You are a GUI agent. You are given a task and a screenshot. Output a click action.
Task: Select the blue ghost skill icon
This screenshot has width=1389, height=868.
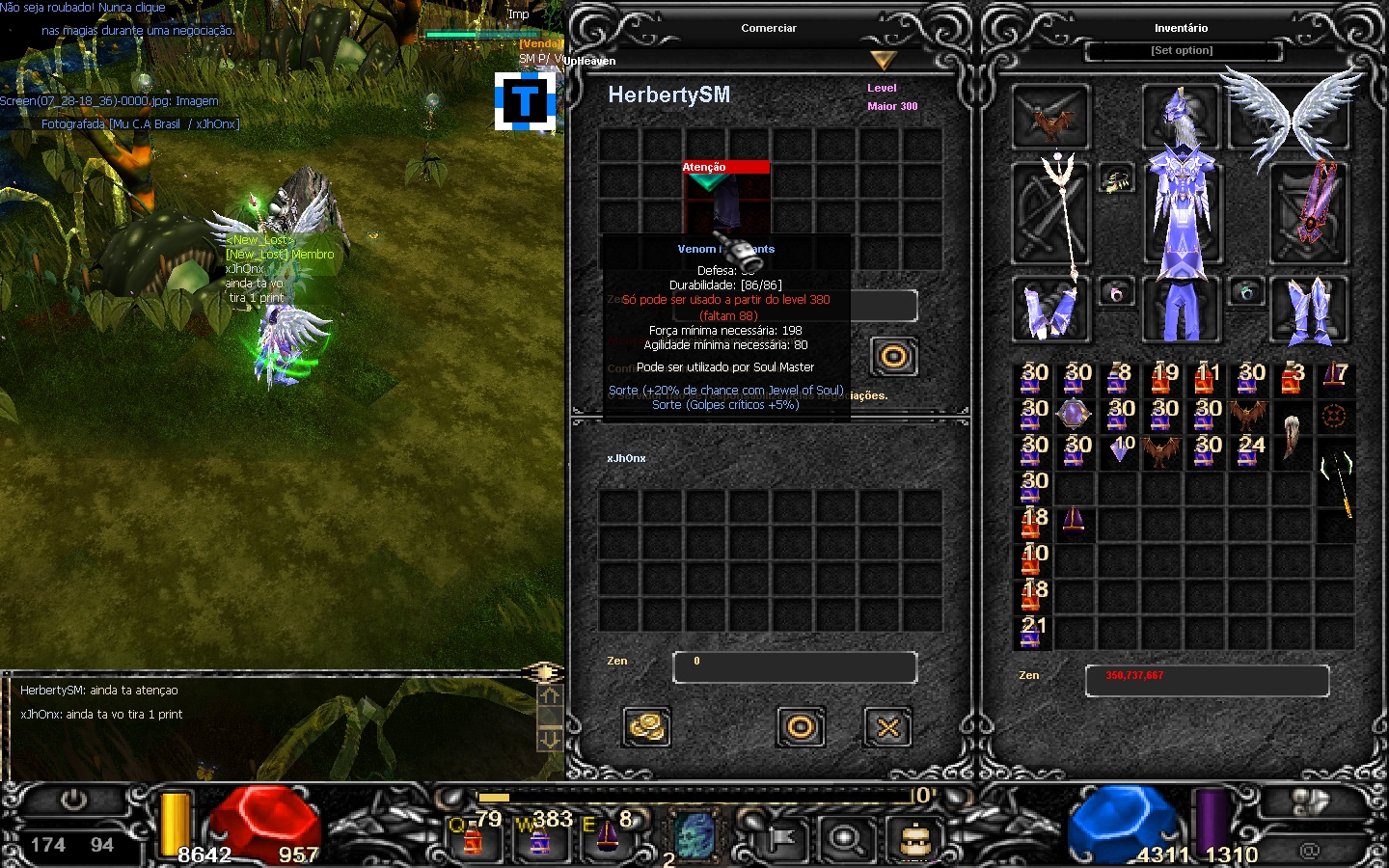[x=694, y=836]
